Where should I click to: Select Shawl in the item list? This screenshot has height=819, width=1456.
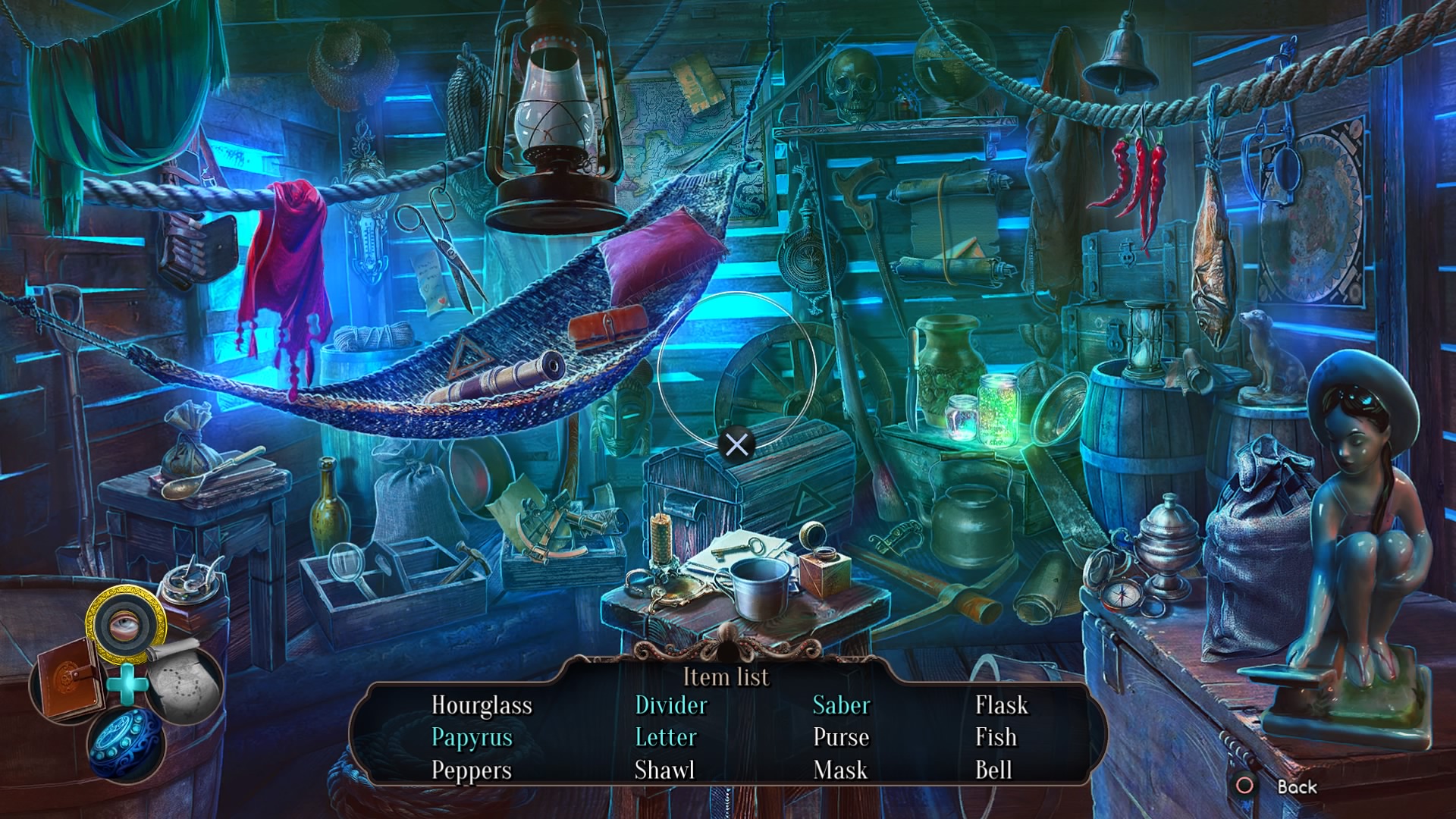pos(664,770)
